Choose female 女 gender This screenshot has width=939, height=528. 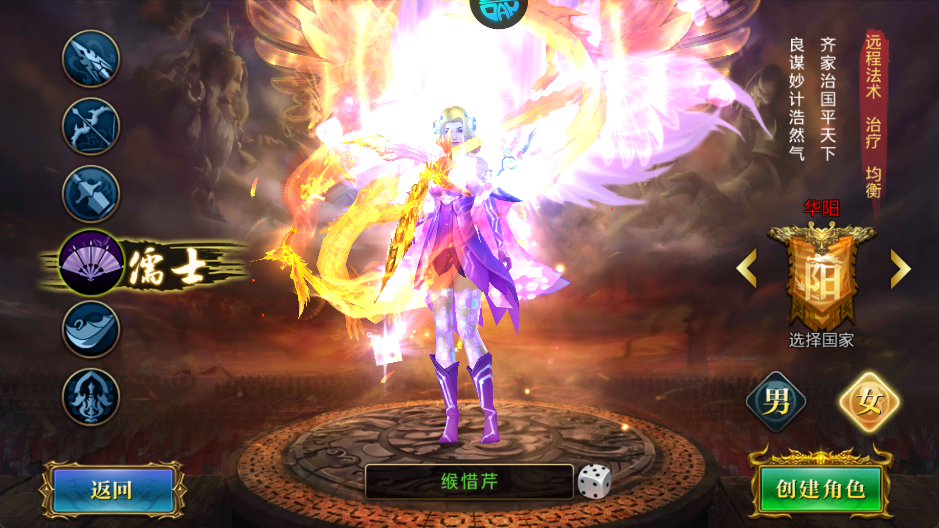(868, 402)
